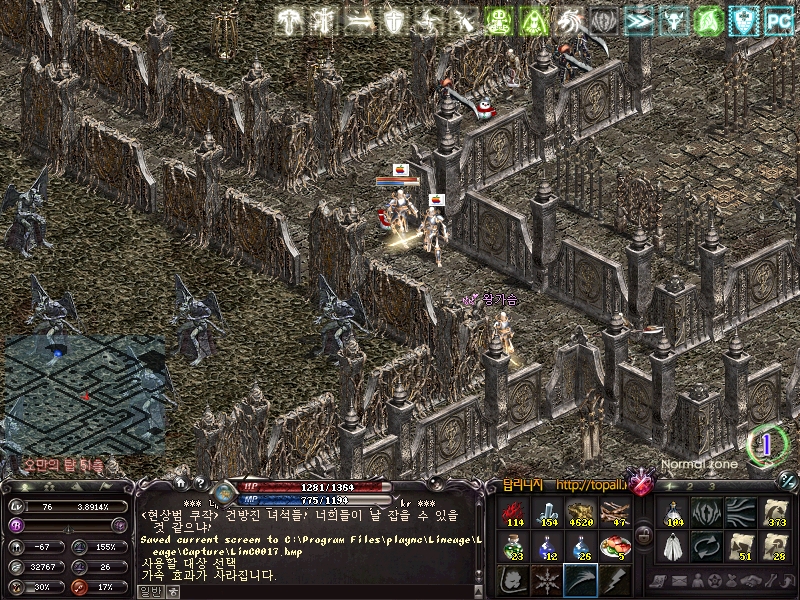
Task: Use the crystal shard item showing 154
Action: [x=547, y=512]
